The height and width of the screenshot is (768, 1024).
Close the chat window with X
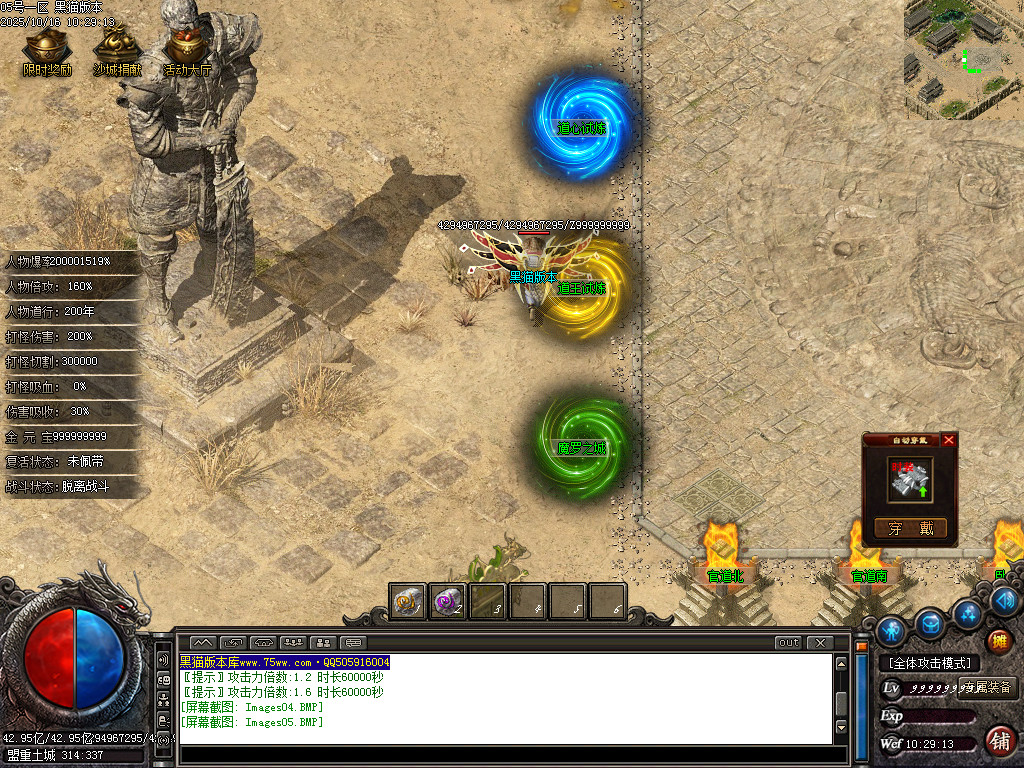[x=820, y=643]
